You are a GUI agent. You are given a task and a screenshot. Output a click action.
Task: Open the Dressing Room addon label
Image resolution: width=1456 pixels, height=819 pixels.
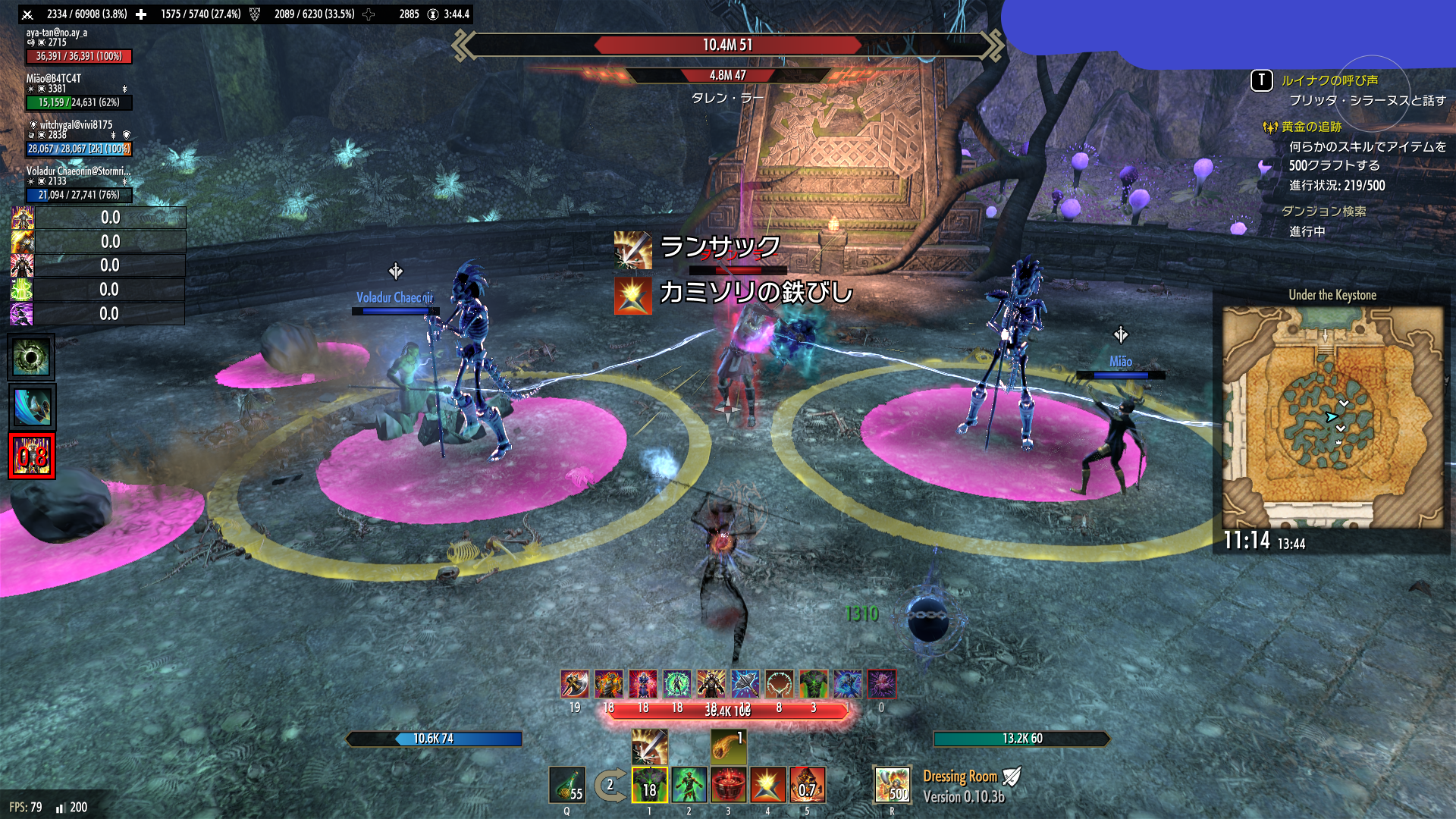(959, 777)
